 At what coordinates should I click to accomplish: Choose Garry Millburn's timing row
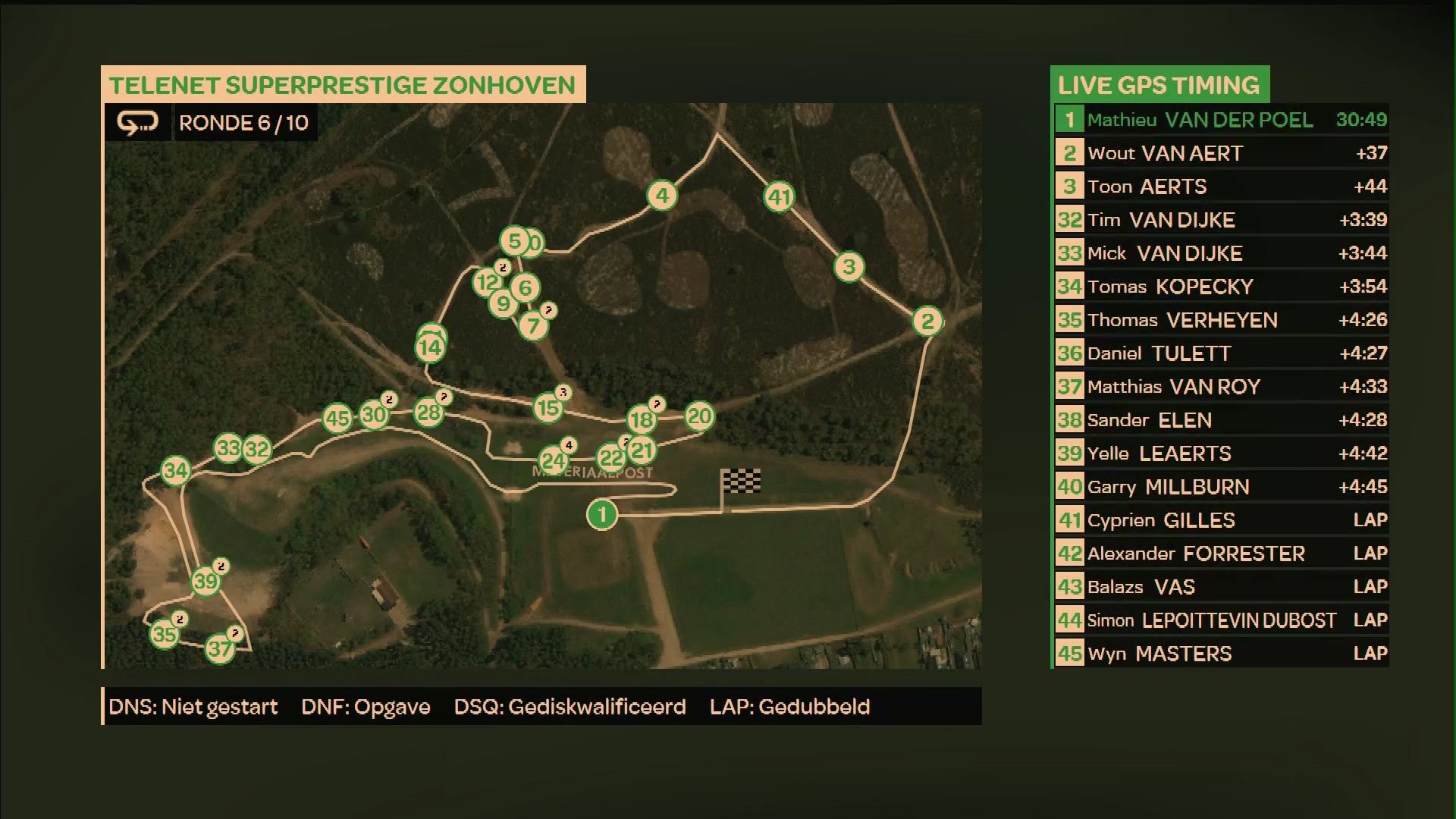click(1221, 487)
